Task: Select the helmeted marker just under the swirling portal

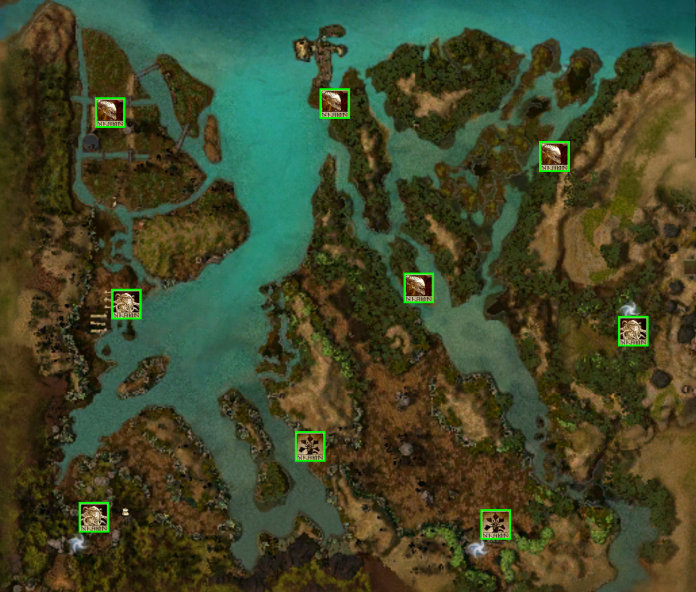Action: 633,331
